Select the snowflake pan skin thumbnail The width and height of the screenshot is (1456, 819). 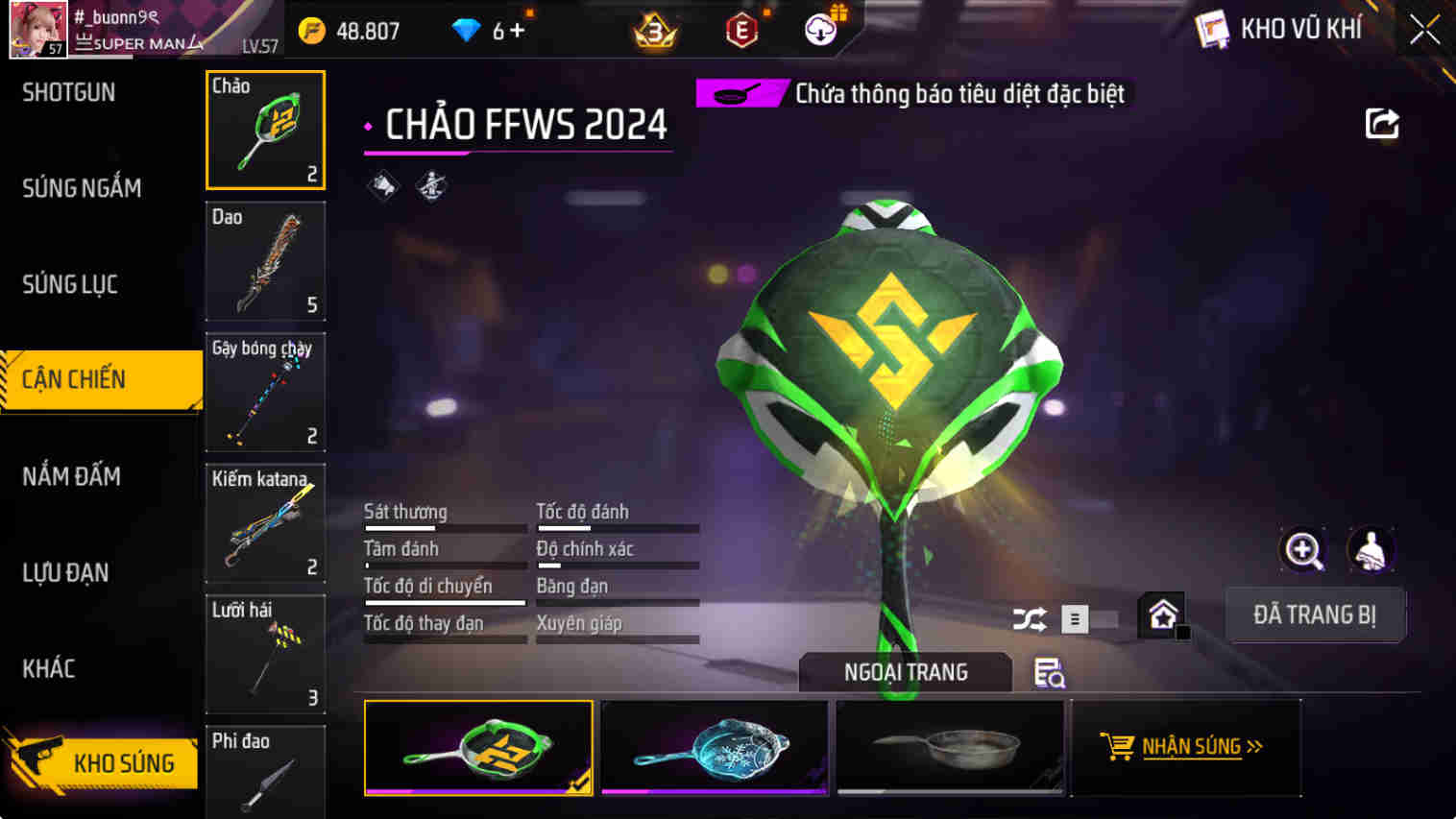tap(714, 748)
